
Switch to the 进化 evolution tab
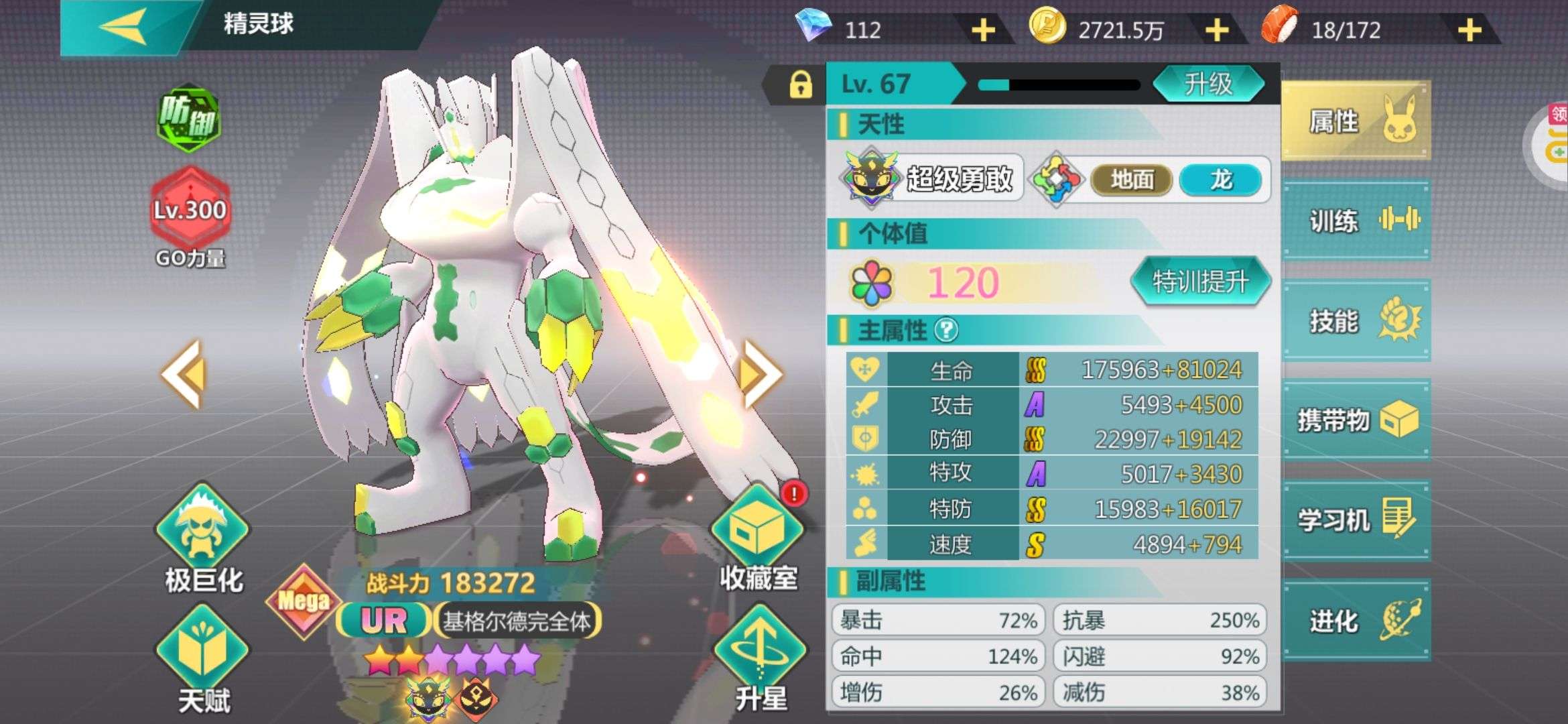[1356, 621]
